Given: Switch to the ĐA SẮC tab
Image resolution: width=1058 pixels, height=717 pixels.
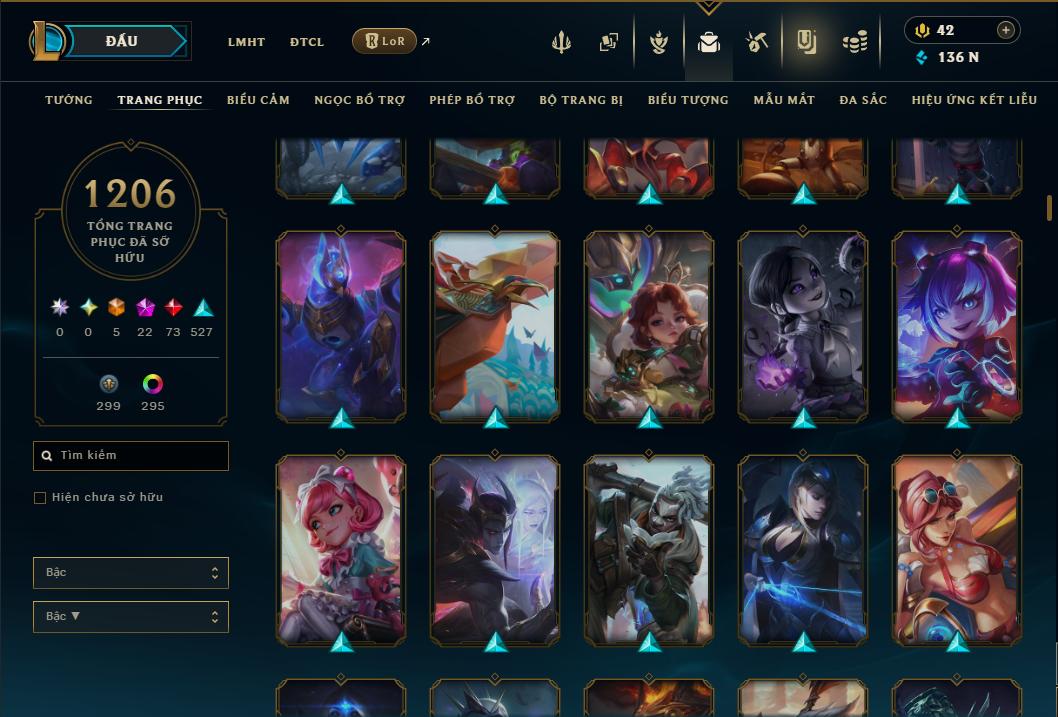Looking at the screenshot, I should pos(863,100).
